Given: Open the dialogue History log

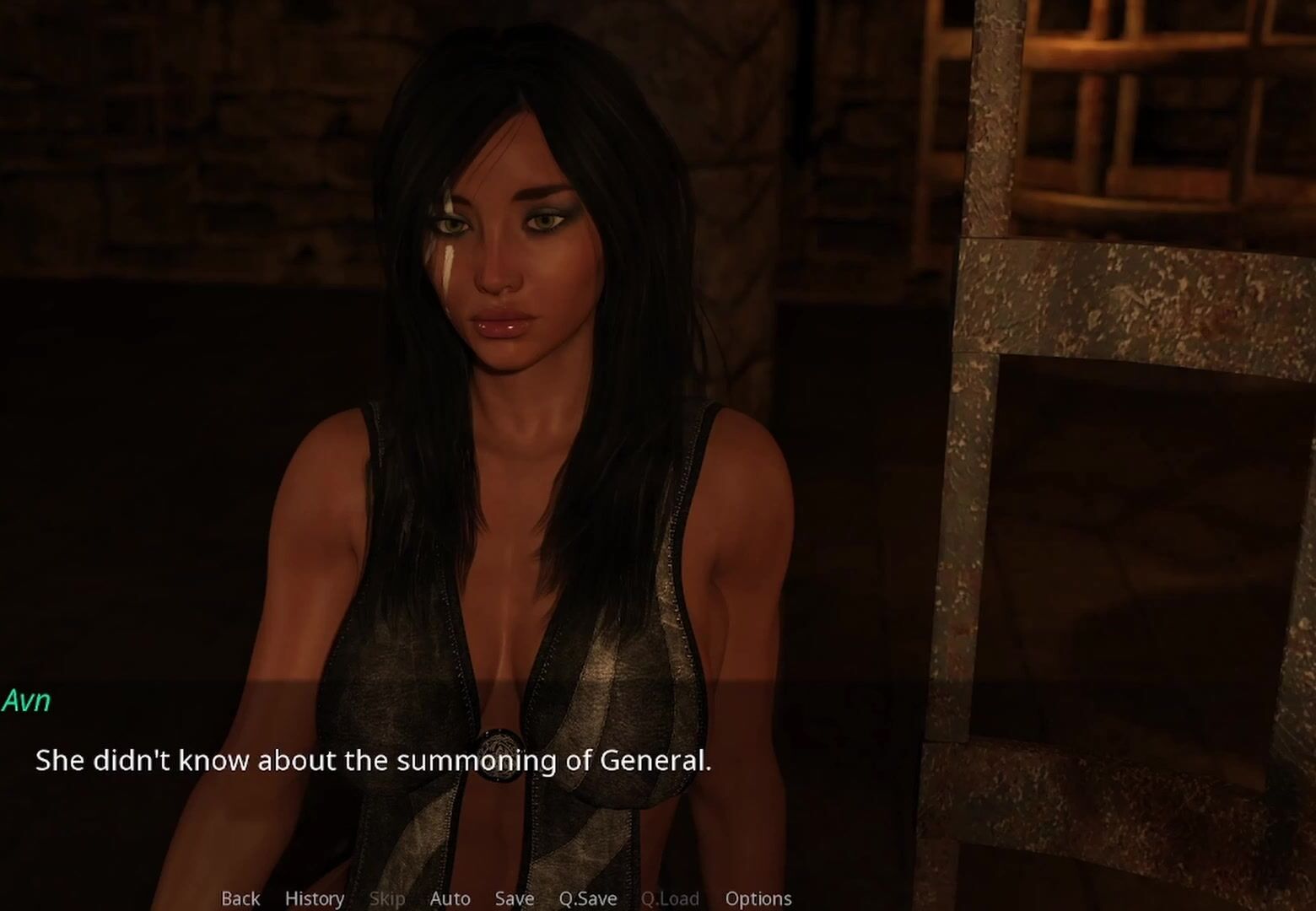Looking at the screenshot, I should [x=314, y=898].
